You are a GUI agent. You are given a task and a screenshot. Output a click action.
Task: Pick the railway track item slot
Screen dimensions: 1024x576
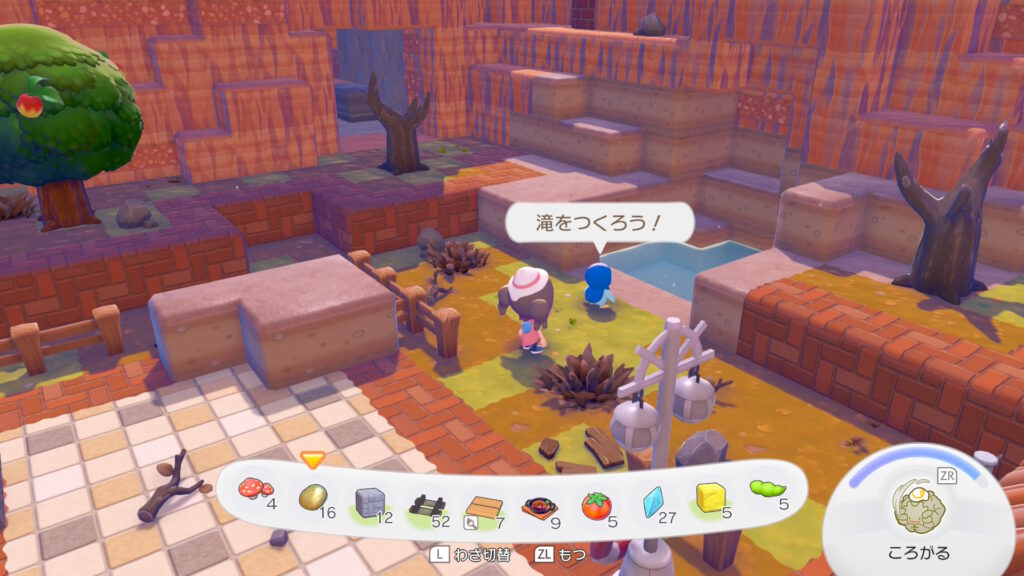point(426,501)
